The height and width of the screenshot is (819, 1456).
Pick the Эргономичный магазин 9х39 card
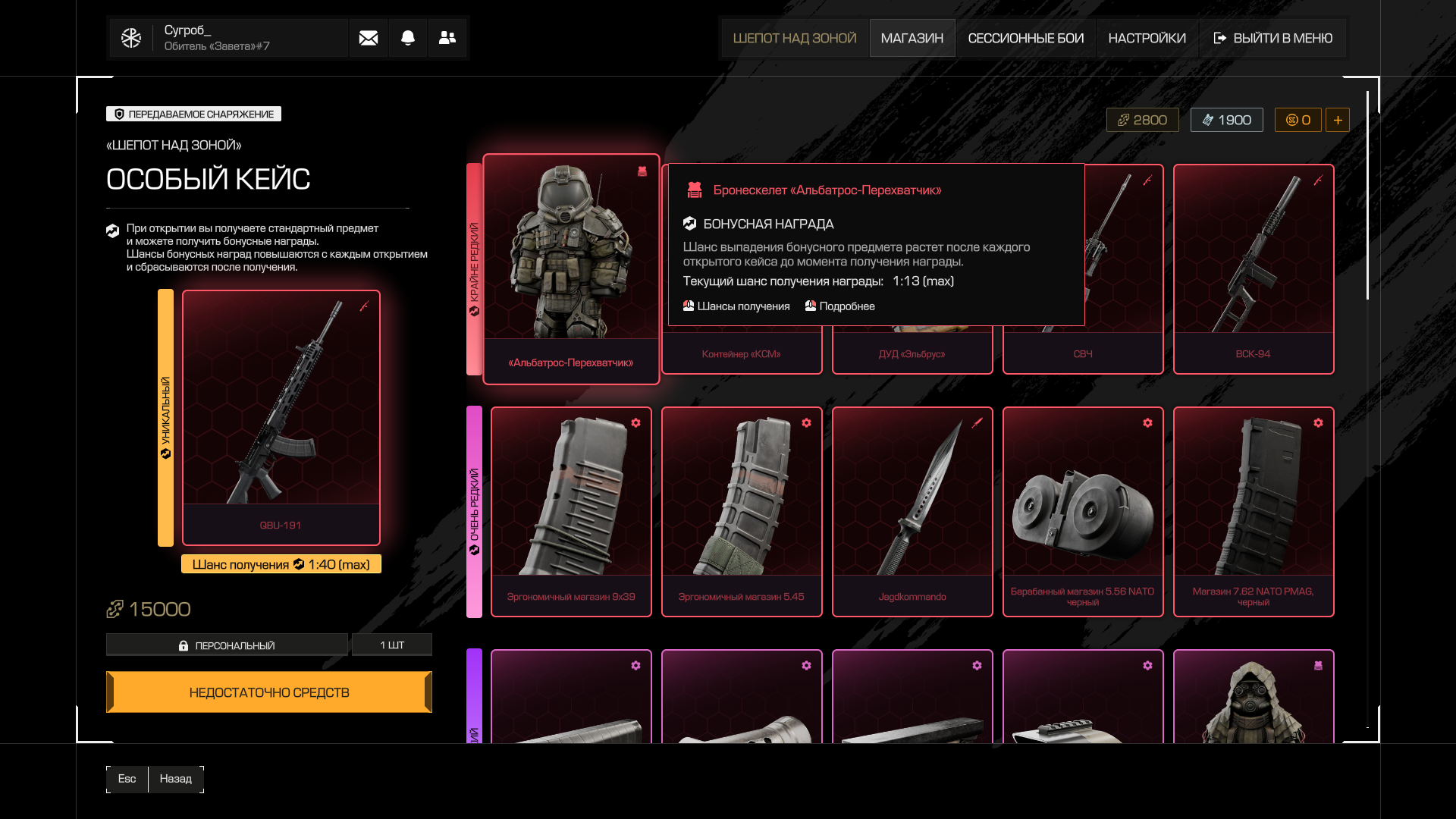point(571,512)
